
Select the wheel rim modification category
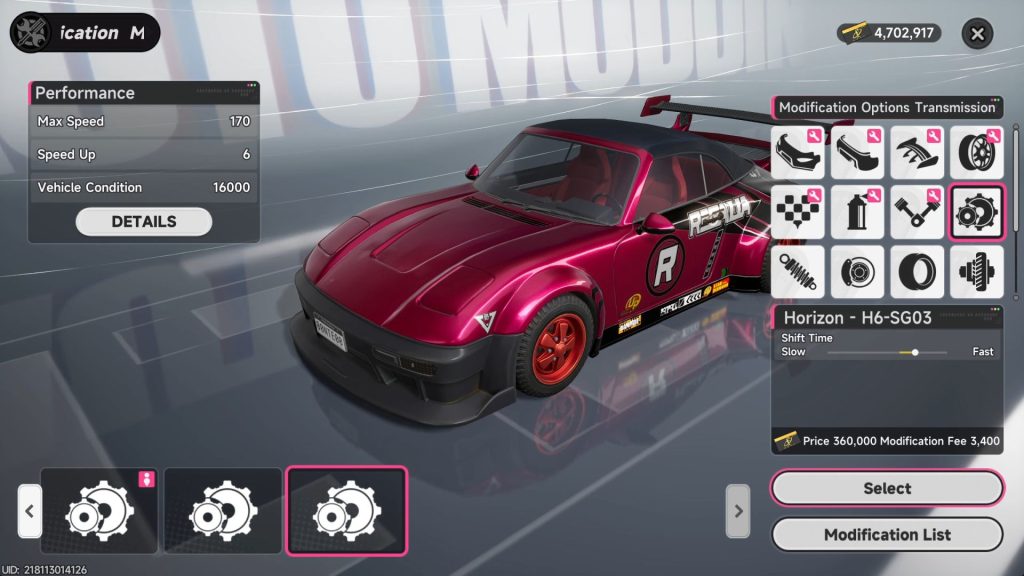pyautogui.click(x=976, y=152)
